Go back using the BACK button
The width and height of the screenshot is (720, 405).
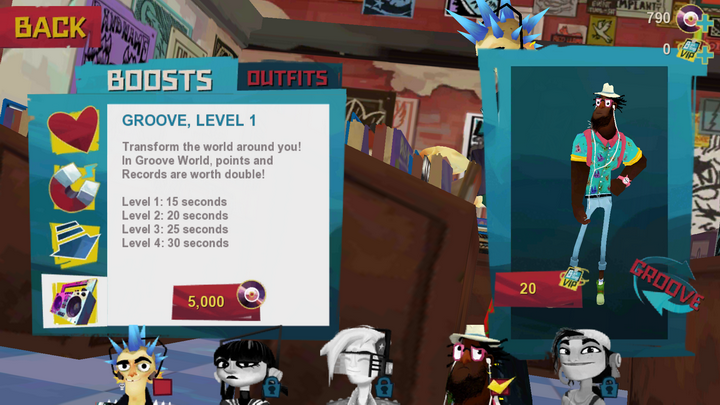point(48,26)
